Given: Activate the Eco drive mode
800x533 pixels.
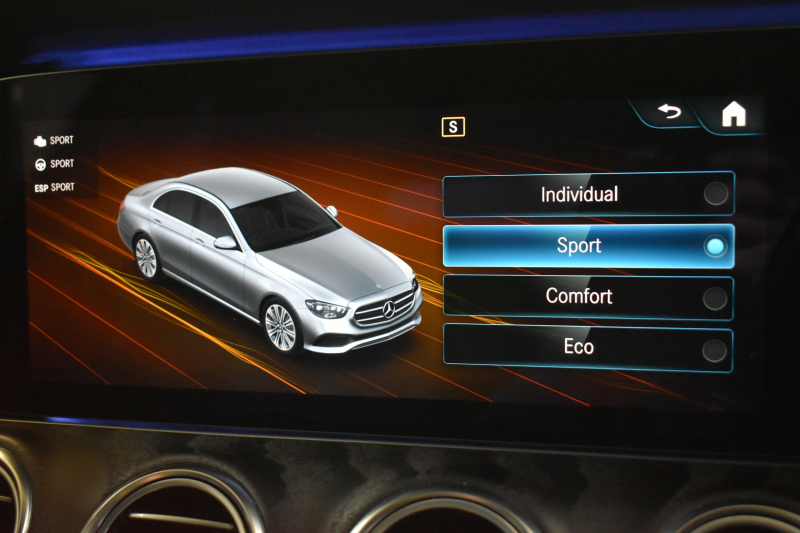Looking at the screenshot, I should pyautogui.click(x=588, y=347).
